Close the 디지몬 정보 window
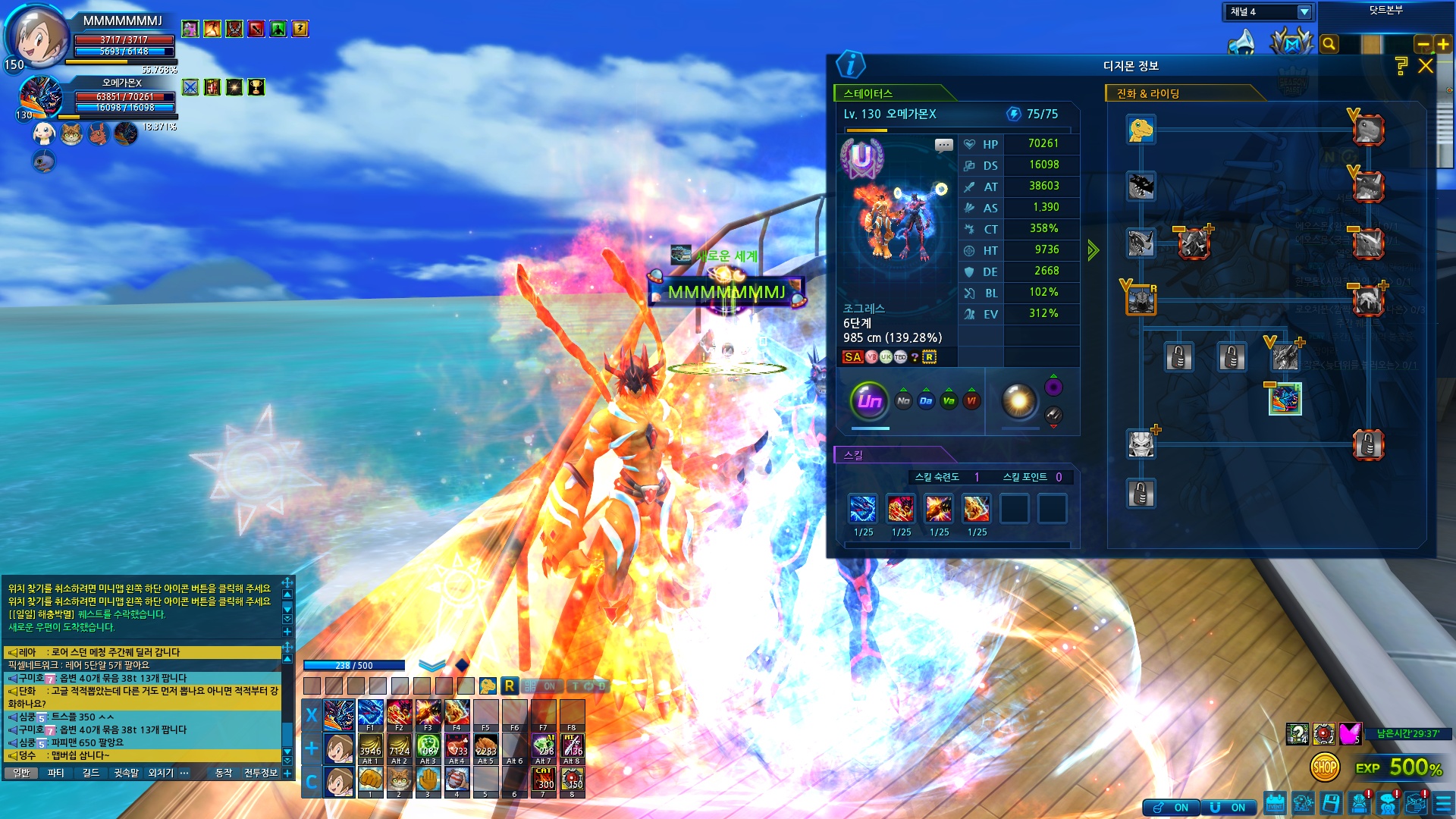Viewport: 1456px width, 819px height. (1426, 66)
